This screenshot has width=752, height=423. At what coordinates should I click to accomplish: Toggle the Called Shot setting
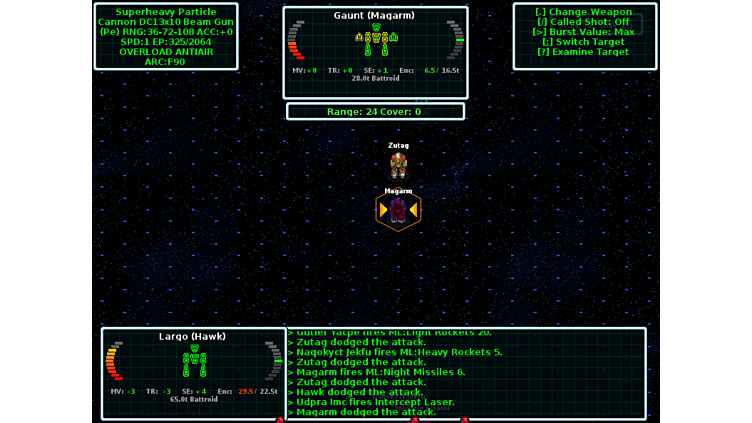pos(584,22)
